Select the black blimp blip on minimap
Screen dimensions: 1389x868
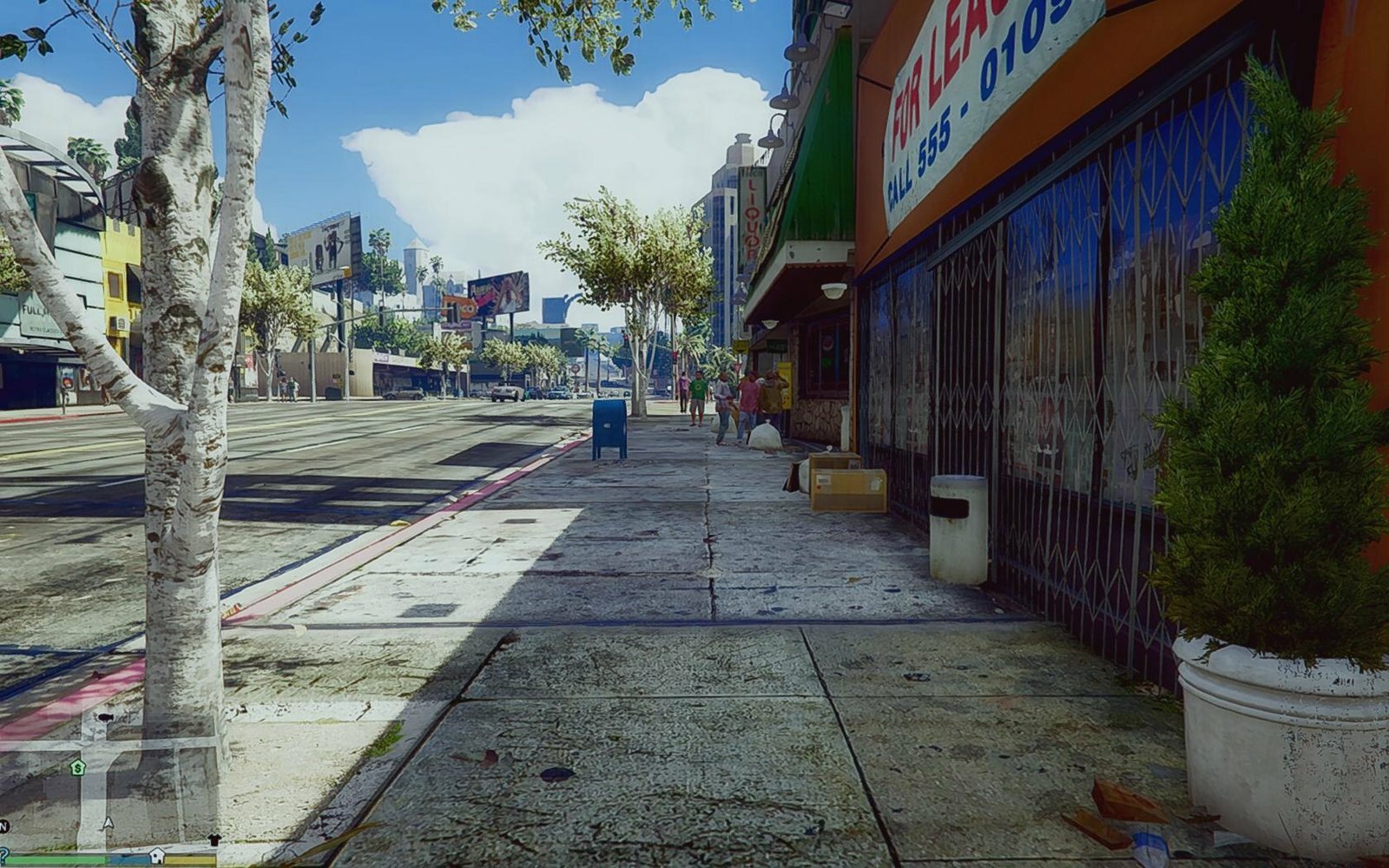tap(106, 718)
